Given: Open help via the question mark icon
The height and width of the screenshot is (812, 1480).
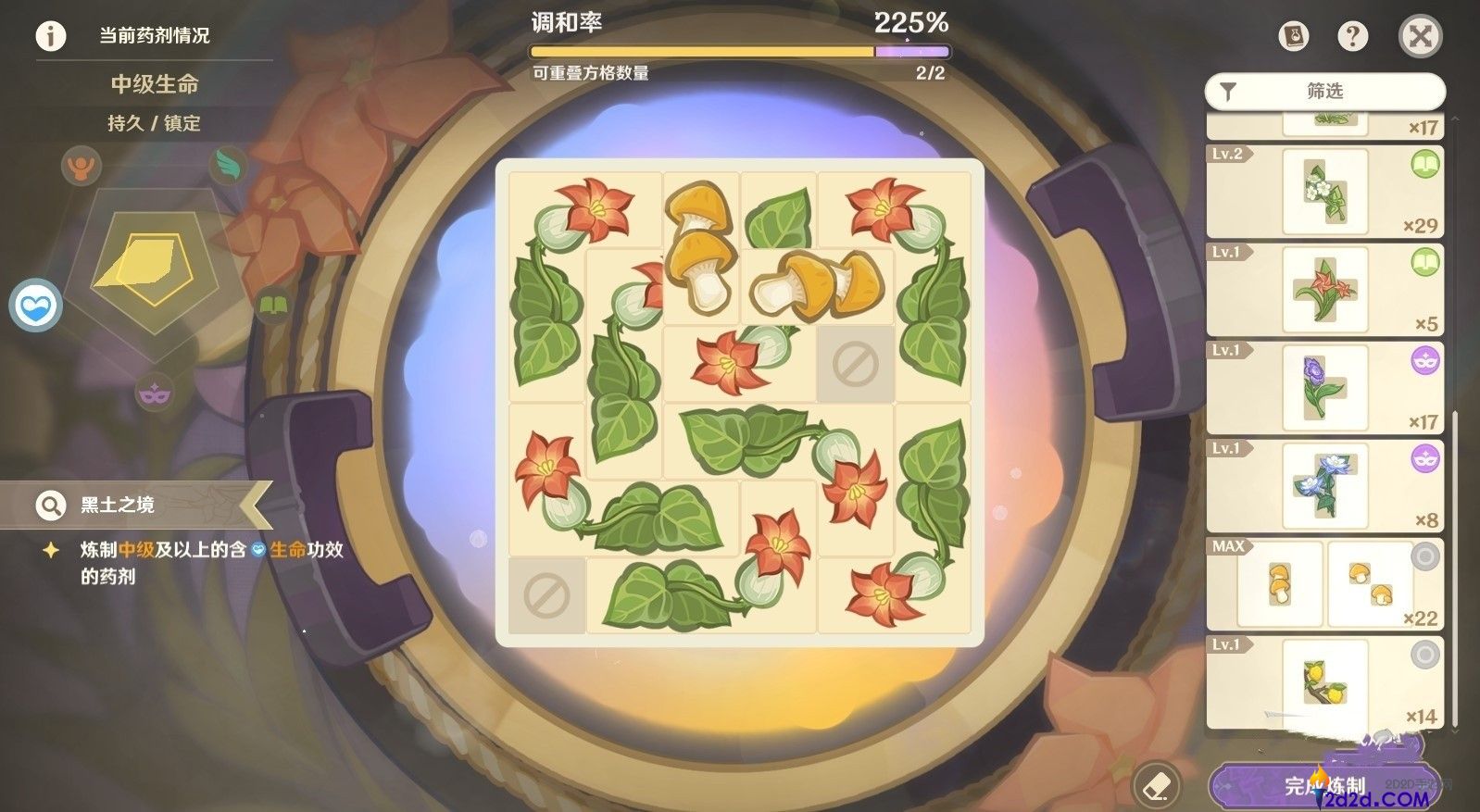Looking at the screenshot, I should [x=1352, y=35].
